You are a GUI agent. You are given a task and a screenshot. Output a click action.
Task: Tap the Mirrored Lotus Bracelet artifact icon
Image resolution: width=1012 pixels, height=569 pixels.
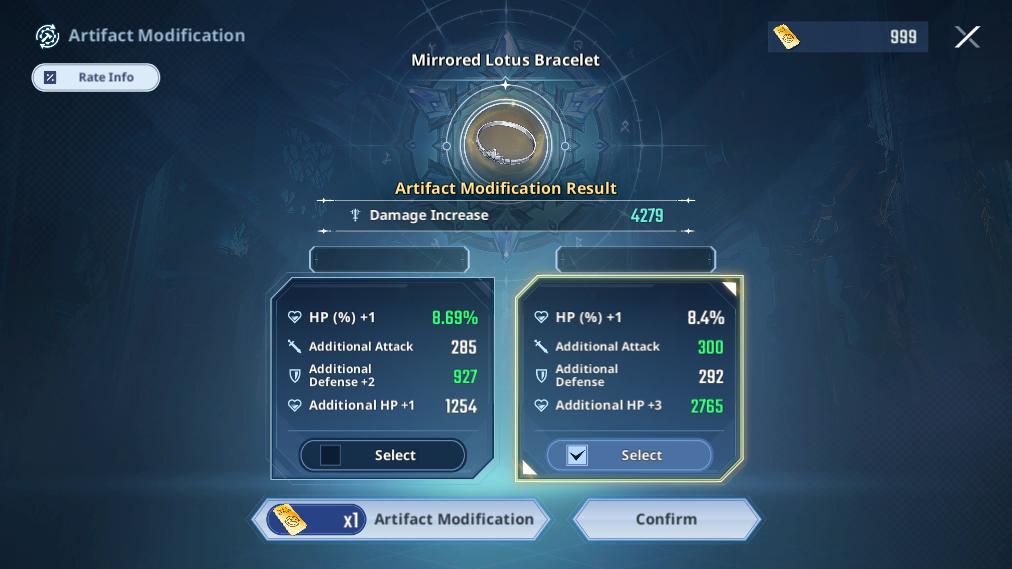click(x=506, y=142)
